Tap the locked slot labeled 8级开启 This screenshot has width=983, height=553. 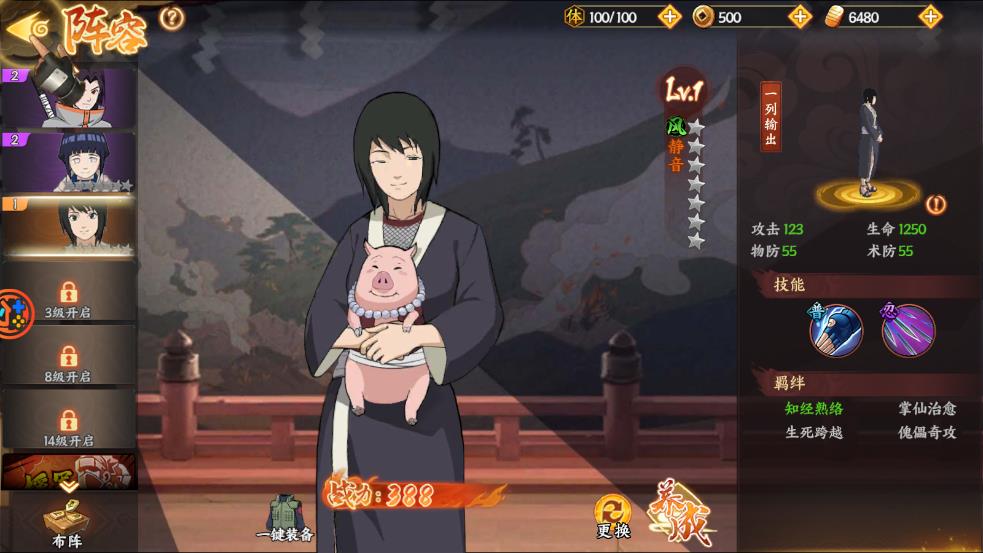[x=68, y=361]
